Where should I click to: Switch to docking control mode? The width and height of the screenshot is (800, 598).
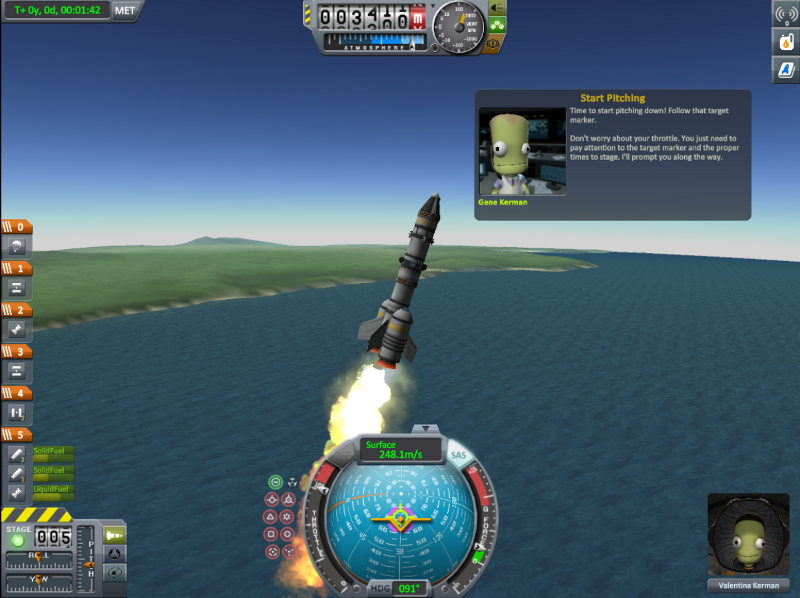coord(115,554)
